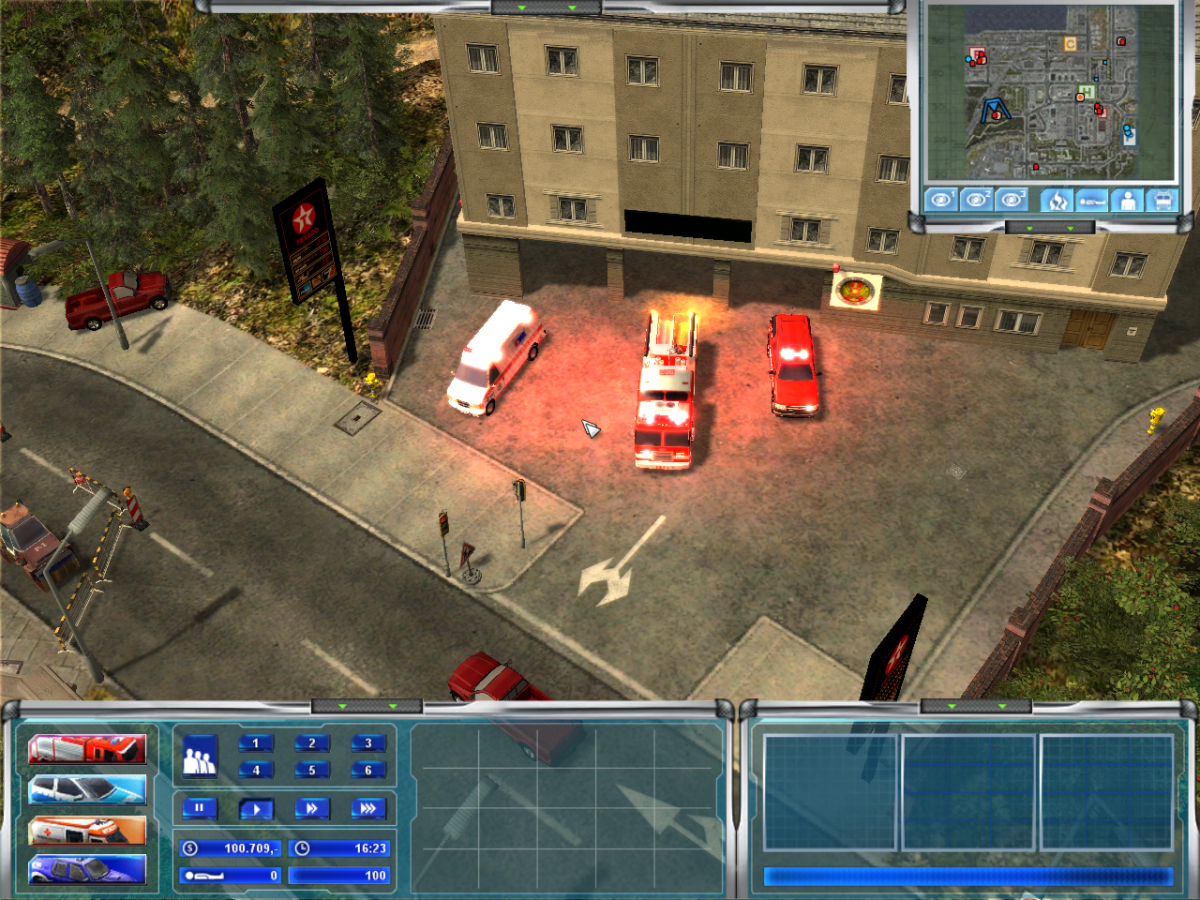Jump to saved camera view 1
This screenshot has height=900, width=1200.
click(x=942, y=199)
